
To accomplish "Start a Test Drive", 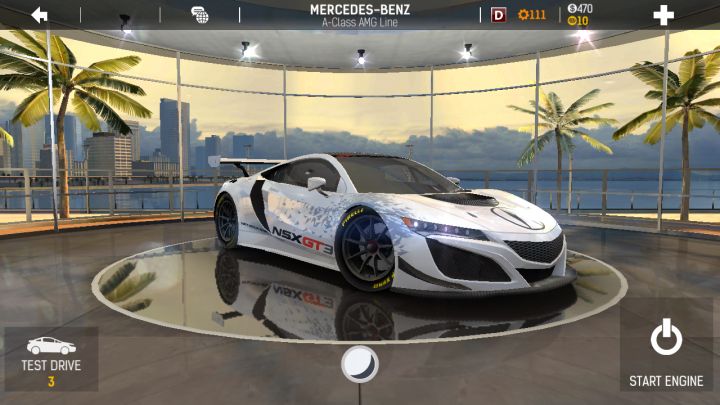I will pos(51,360).
